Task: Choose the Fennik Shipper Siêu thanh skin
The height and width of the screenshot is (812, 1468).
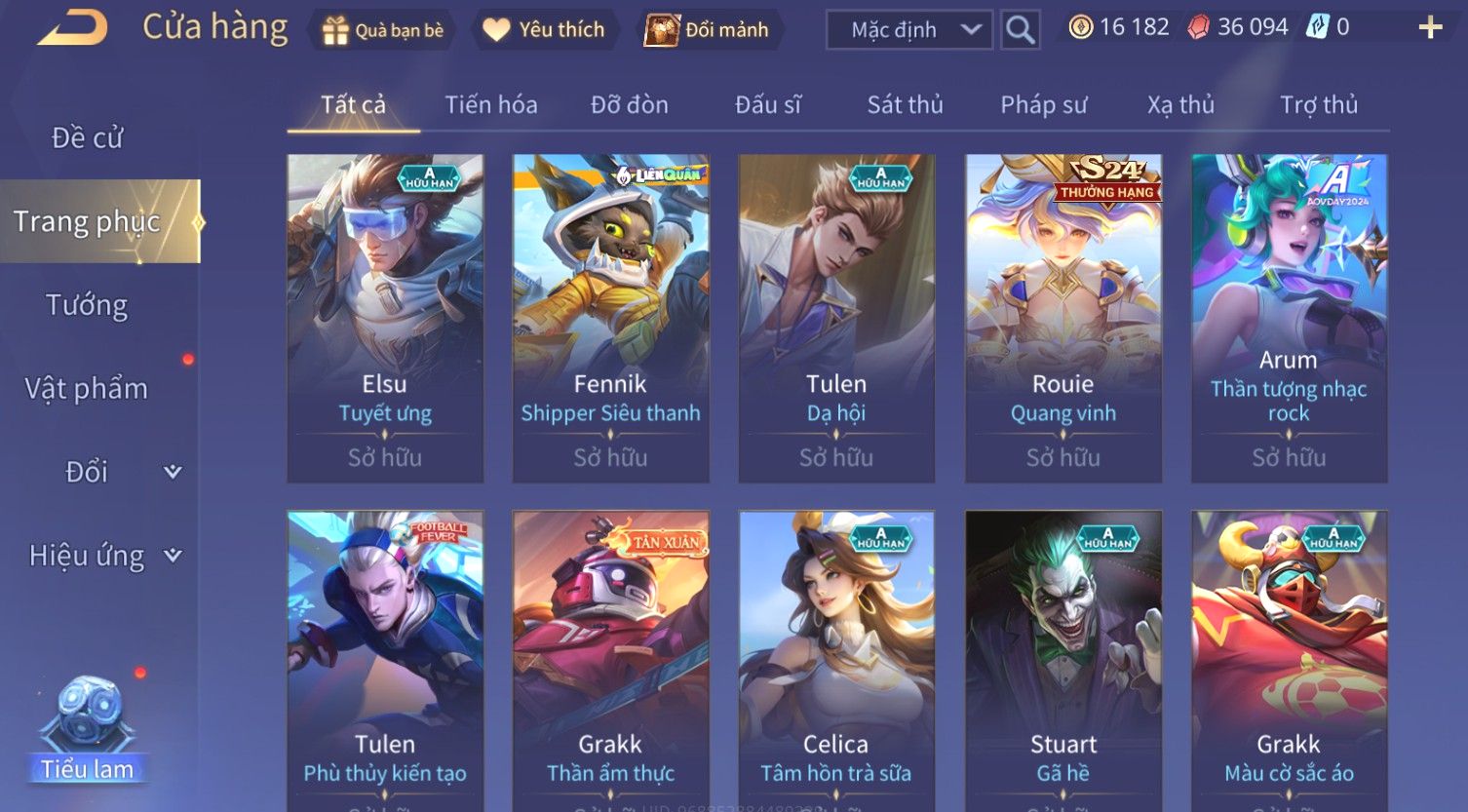Action: pos(610,318)
